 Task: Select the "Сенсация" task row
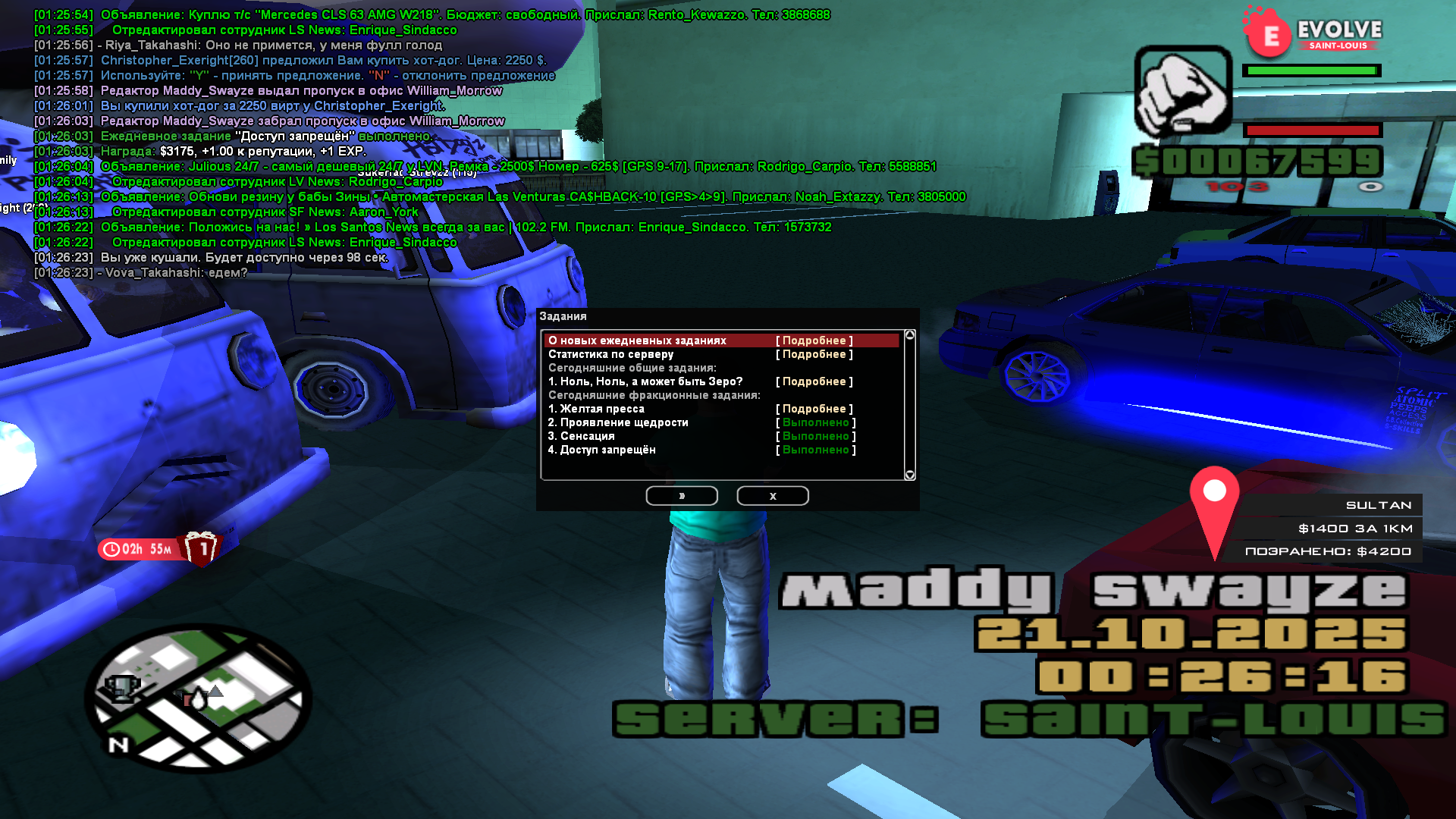pyautogui.click(x=582, y=436)
